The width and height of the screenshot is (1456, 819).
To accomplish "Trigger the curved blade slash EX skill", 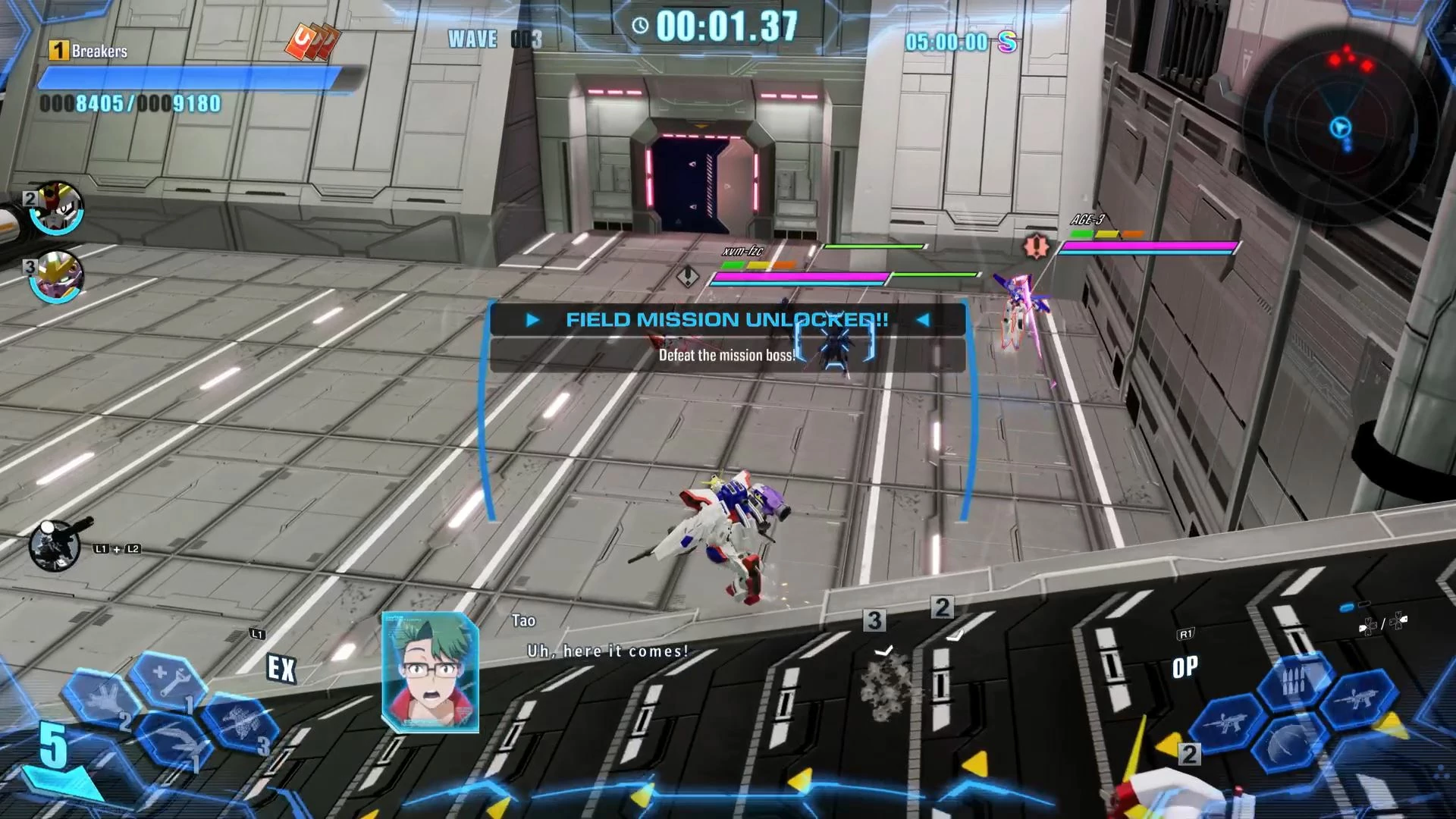I will coord(173,739).
